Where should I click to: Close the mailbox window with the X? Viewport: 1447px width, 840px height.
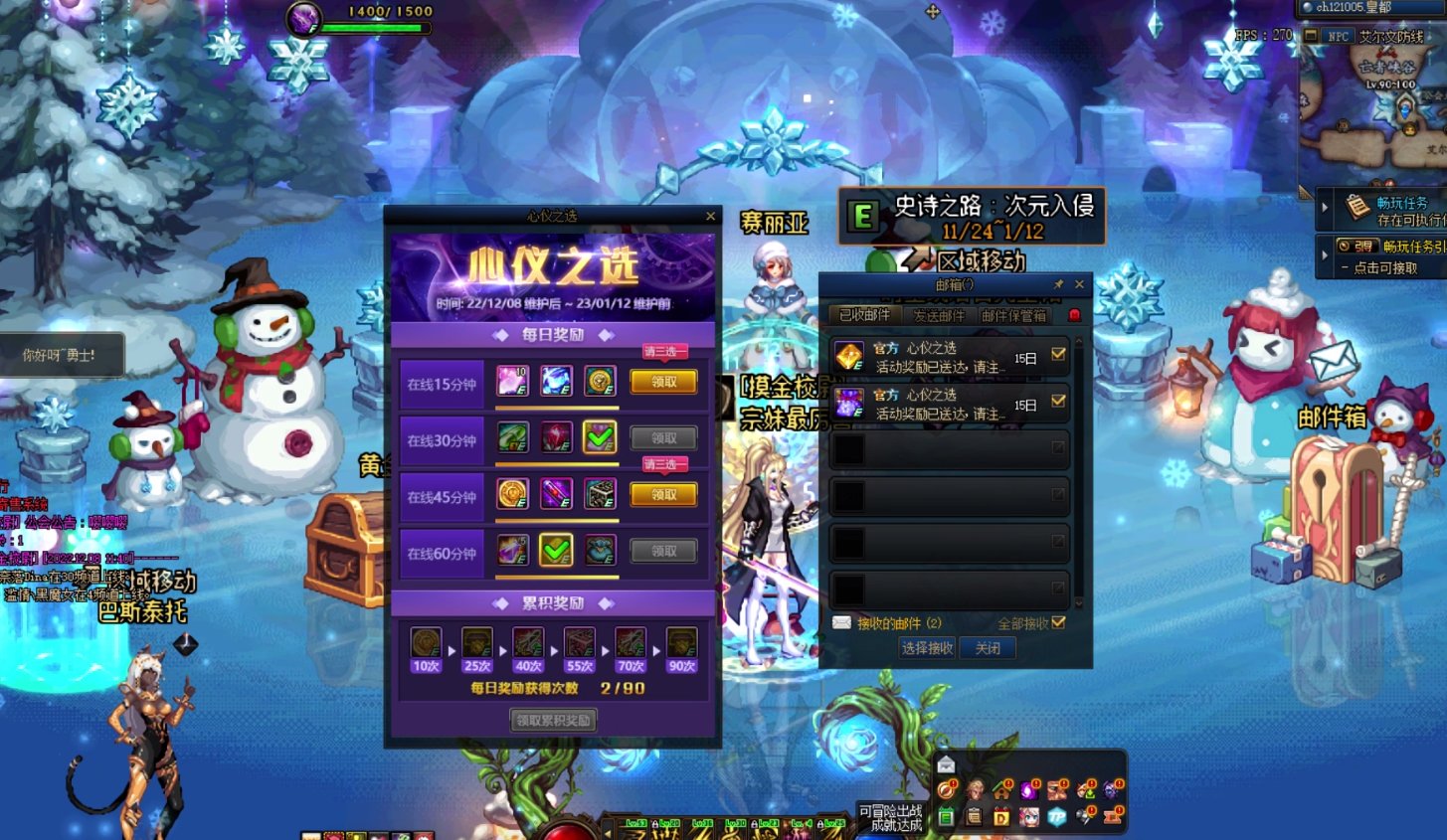1079,284
